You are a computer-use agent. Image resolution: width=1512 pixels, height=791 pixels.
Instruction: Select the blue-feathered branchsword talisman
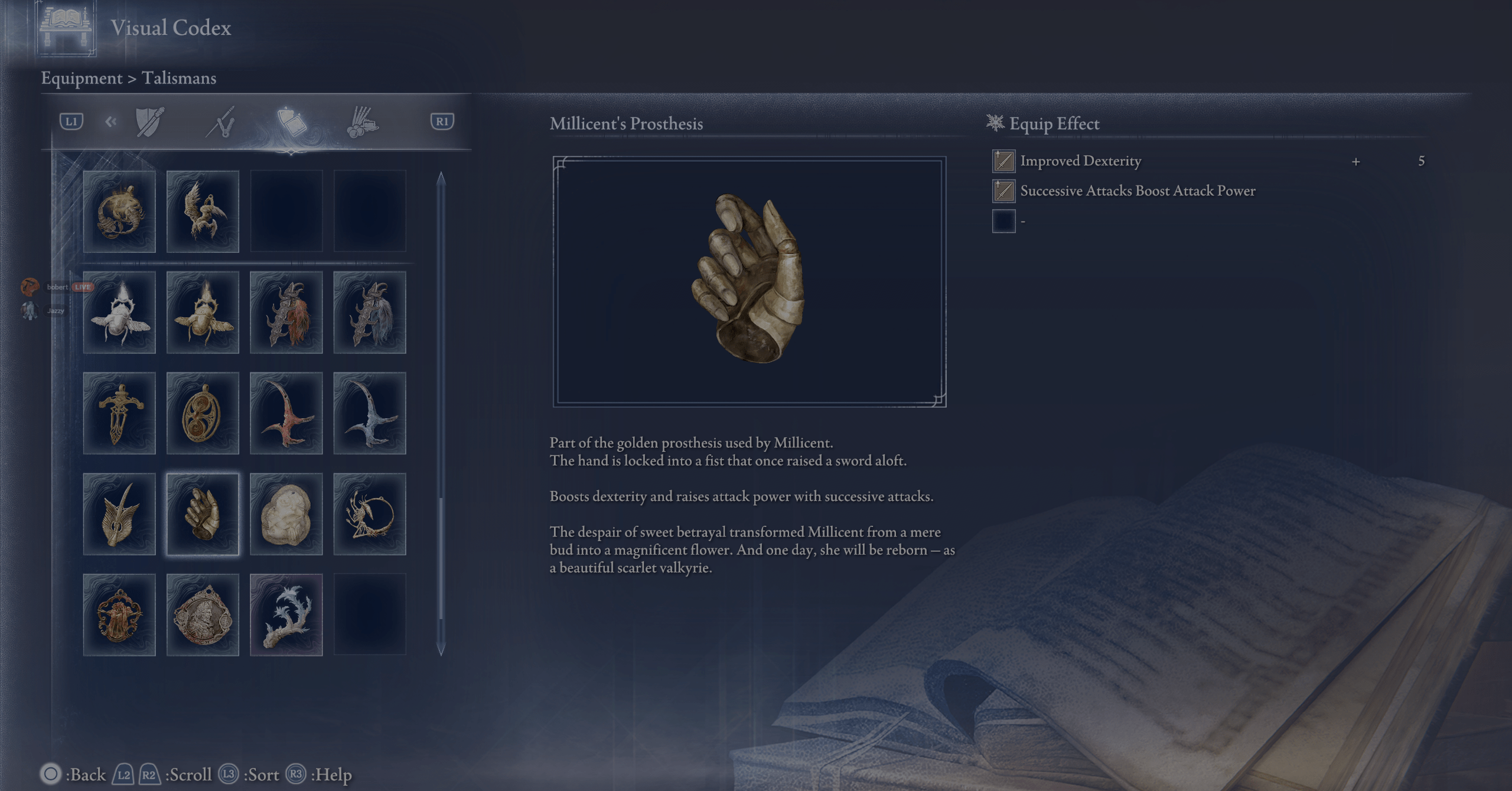click(x=370, y=313)
